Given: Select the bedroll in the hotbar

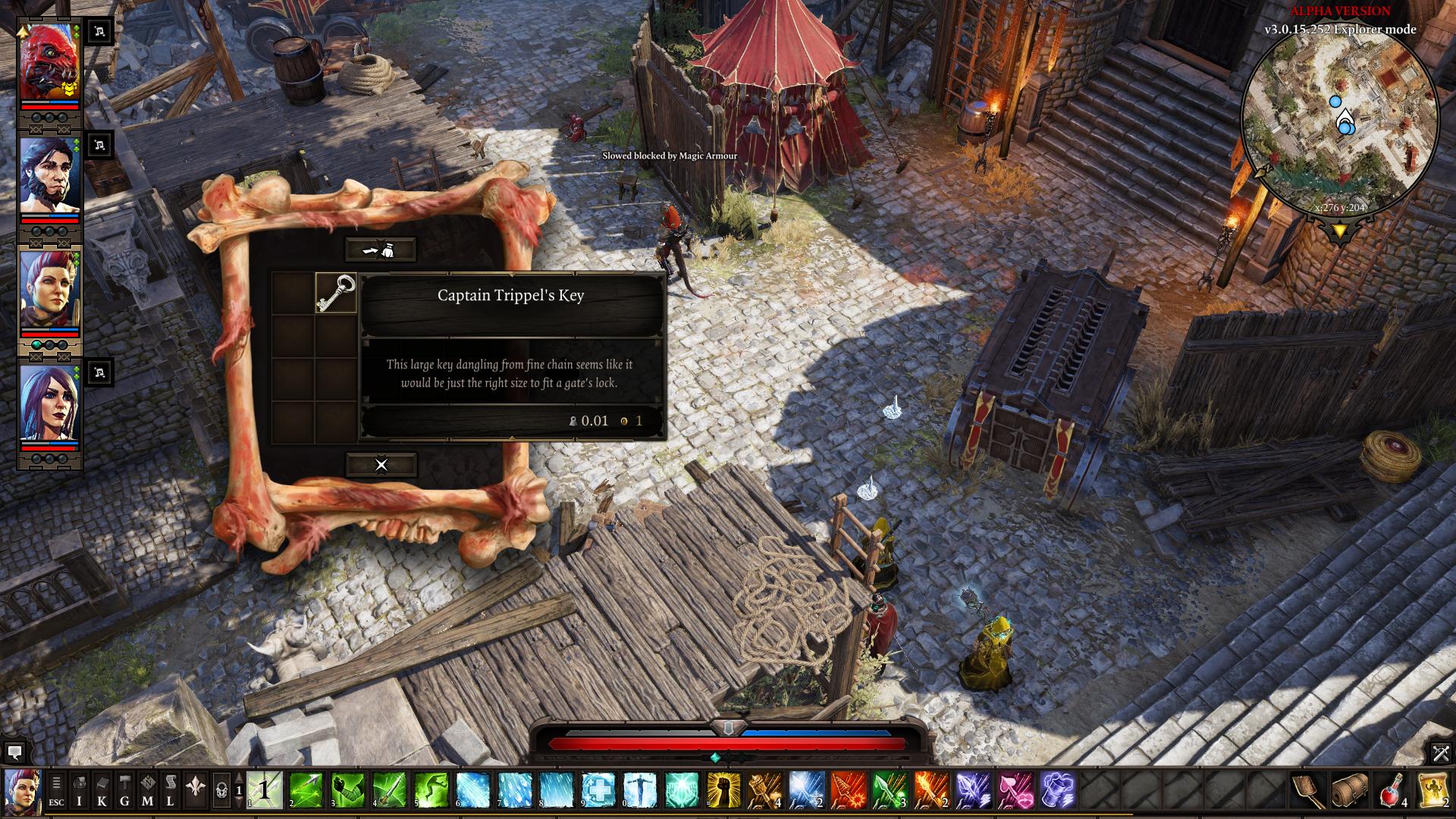Looking at the screenshot, I should tap(1350, 790).
